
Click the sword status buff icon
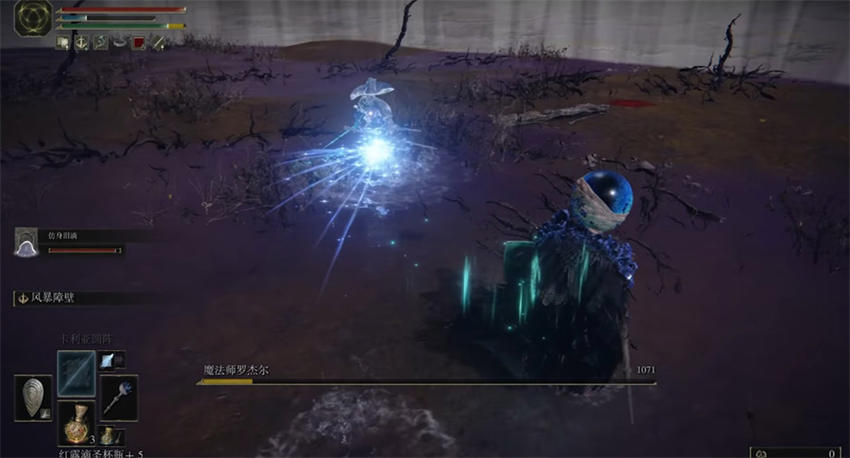tap(158, 42)
